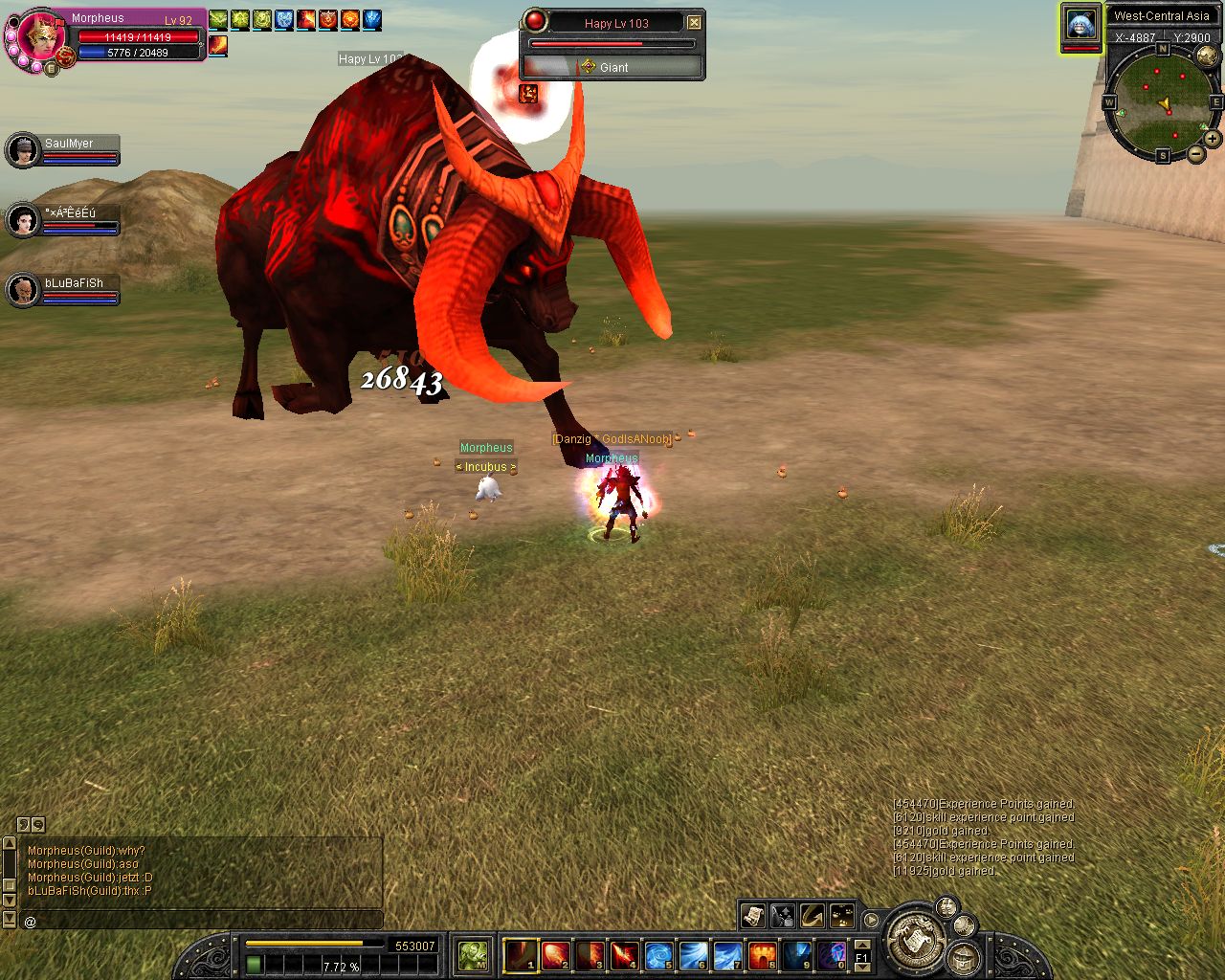Use the purple orb skill in slot 0
Screen dimensions: 1225x980
[831, 955]
